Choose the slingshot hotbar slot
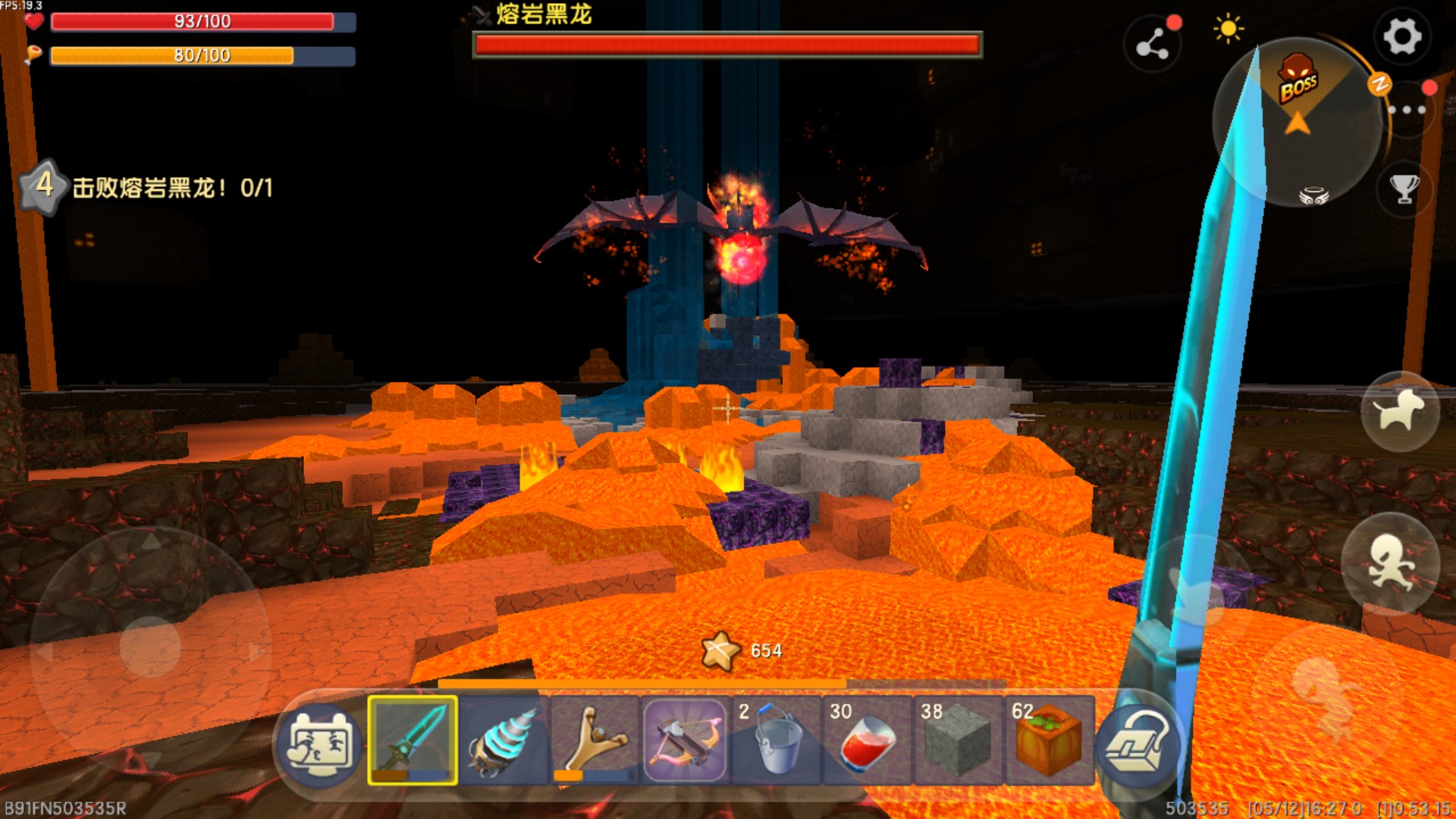The height and width of the screenshot is (819, 1456). (x=595, y=740)
